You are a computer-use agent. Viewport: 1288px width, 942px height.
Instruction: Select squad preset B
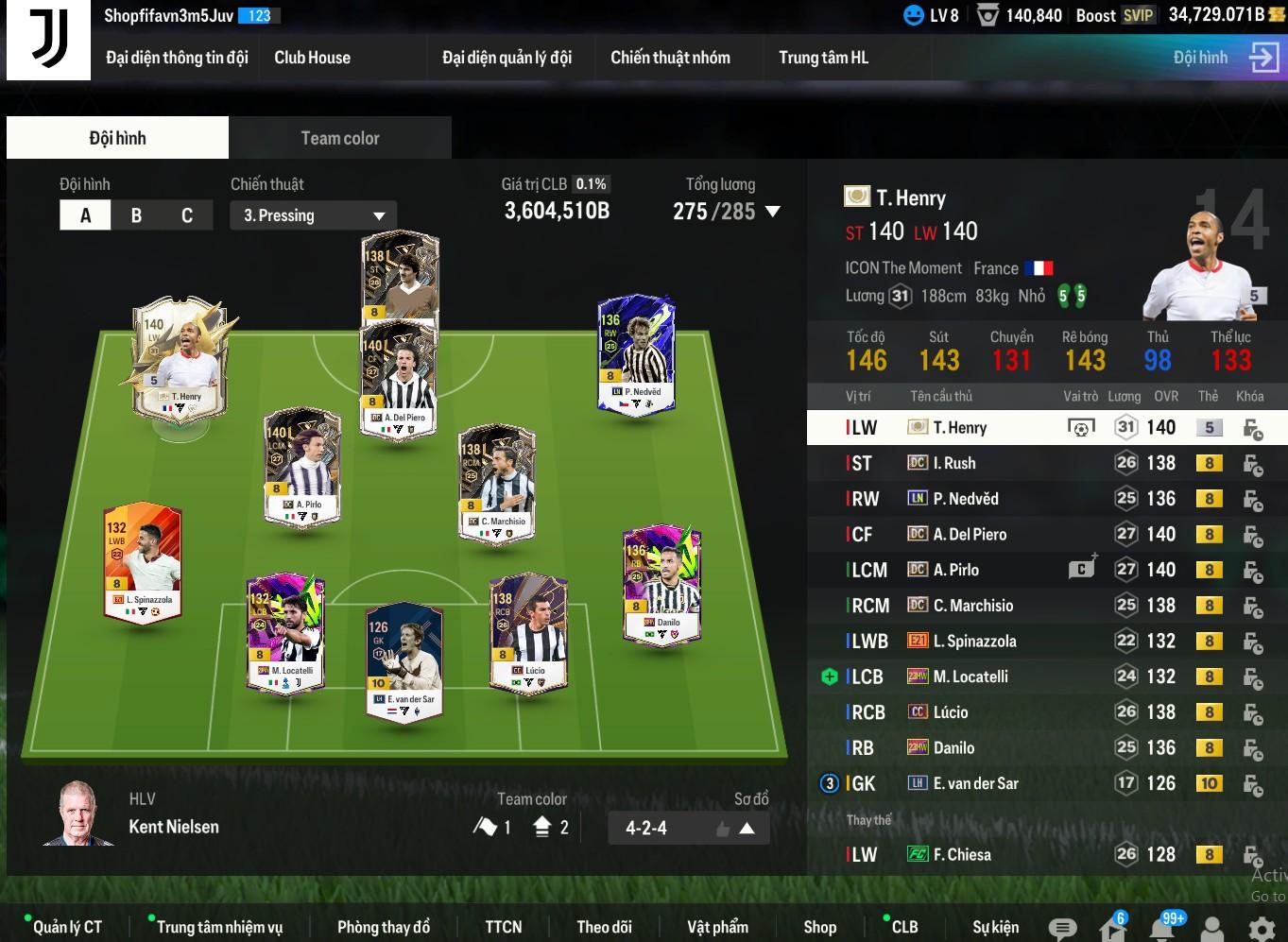(x=136, y=215)
